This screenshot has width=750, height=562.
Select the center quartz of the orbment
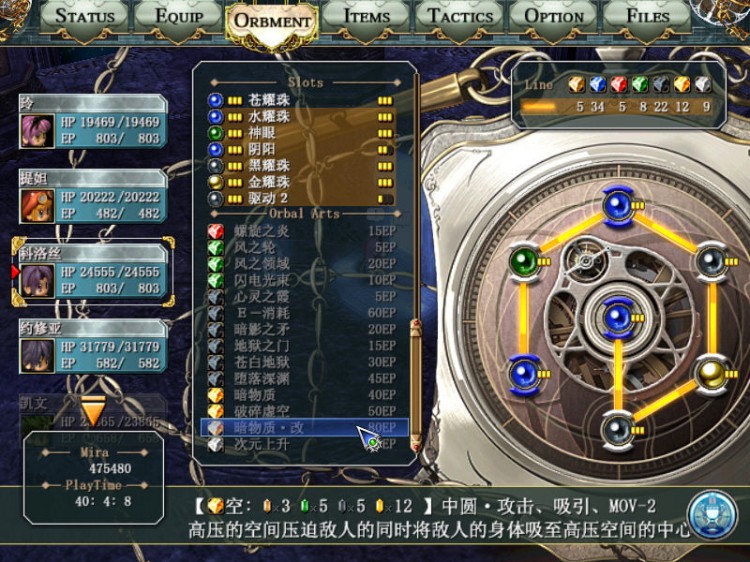617,316
